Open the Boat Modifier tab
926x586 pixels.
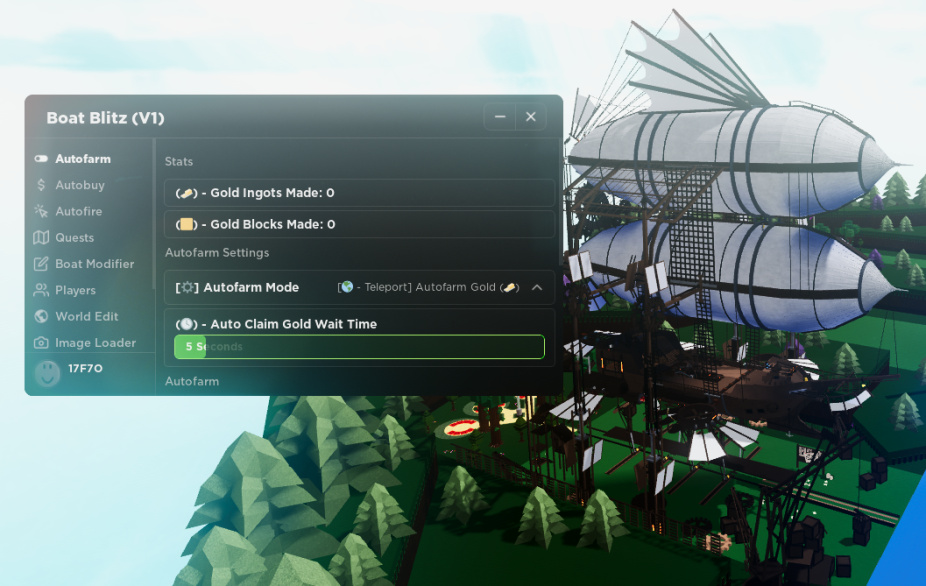click(x=94, y=264)
